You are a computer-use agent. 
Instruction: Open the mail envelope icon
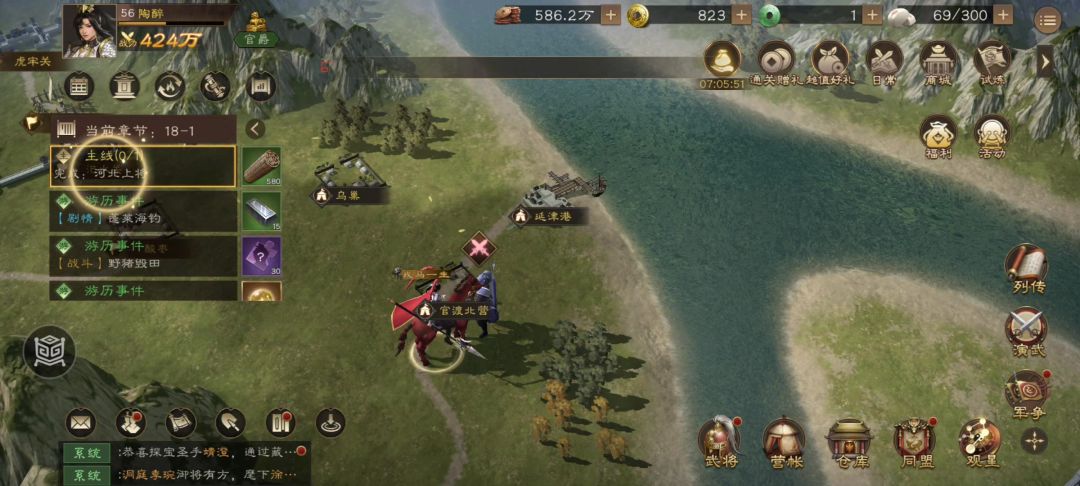80,423
